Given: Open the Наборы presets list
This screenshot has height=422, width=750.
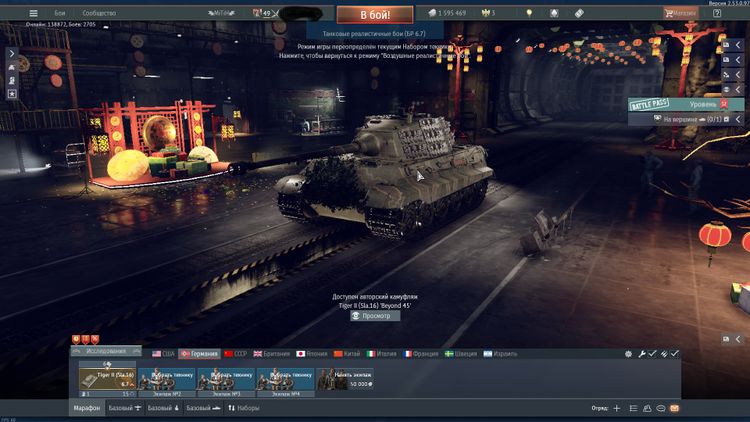Looking at the screenshot, I should [x=245, y=408].
